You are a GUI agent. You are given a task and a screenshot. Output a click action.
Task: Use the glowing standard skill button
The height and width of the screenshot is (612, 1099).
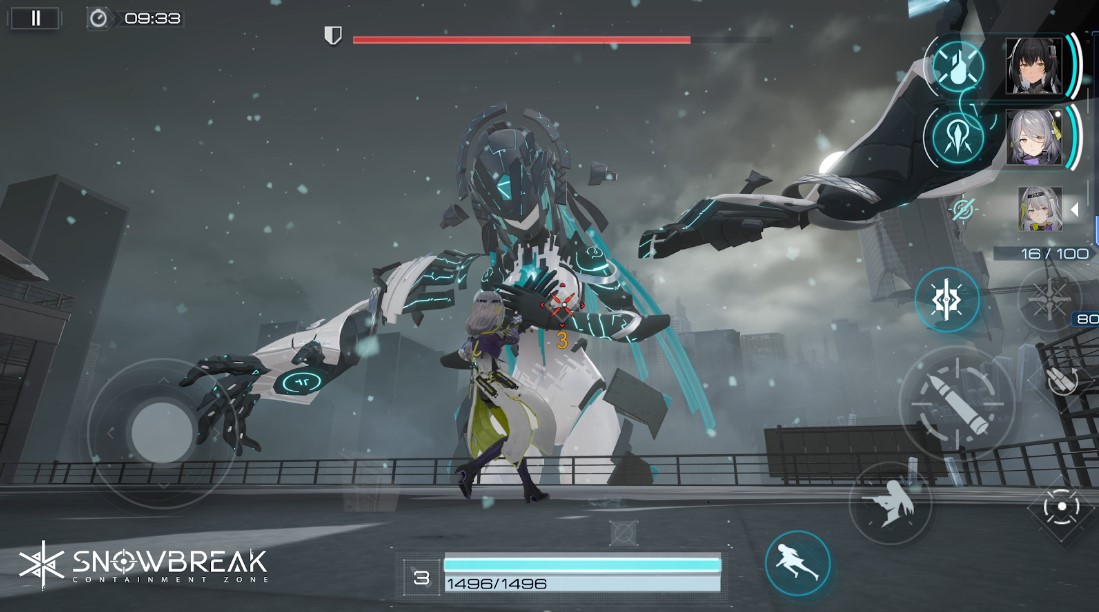click(946, 300)
